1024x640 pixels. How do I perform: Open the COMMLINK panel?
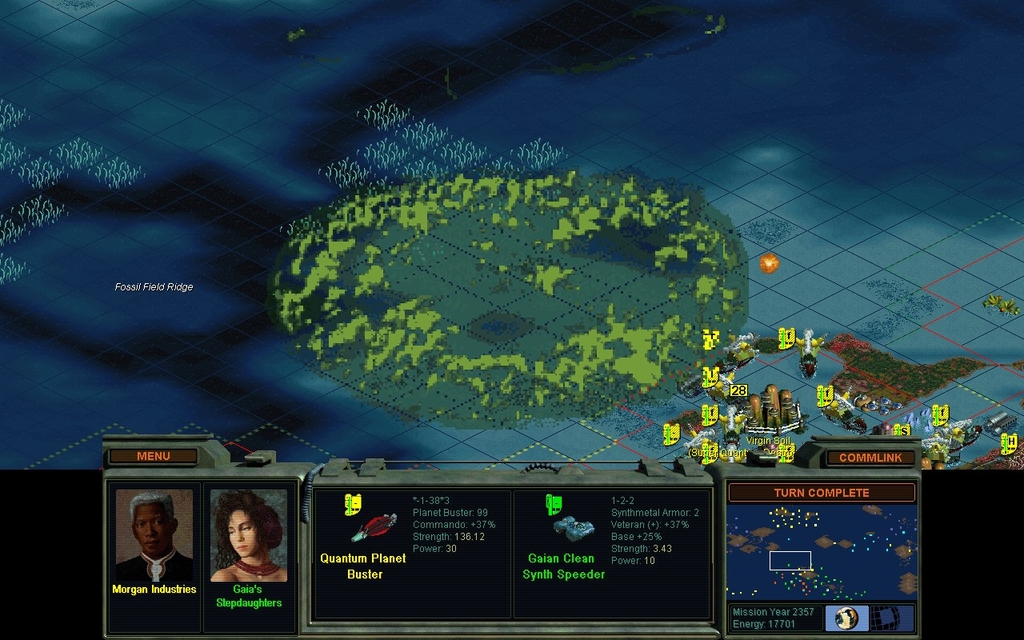pyautogui.click(x=870, y=457)
